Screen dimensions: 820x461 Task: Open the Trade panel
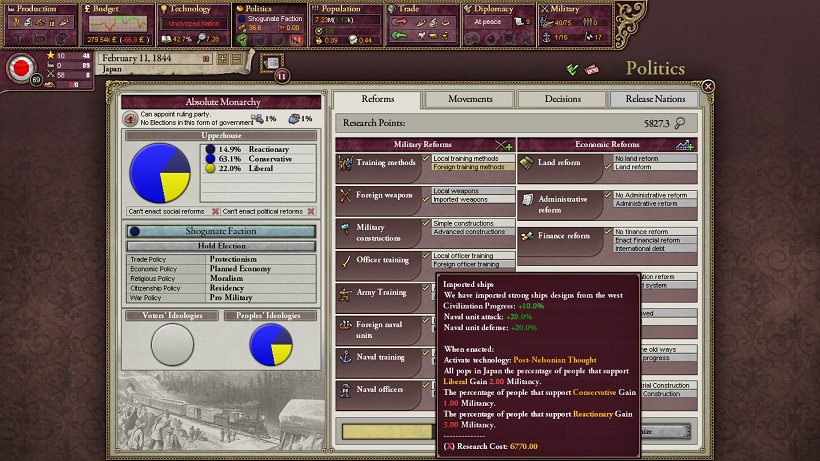tap(420, 9)
